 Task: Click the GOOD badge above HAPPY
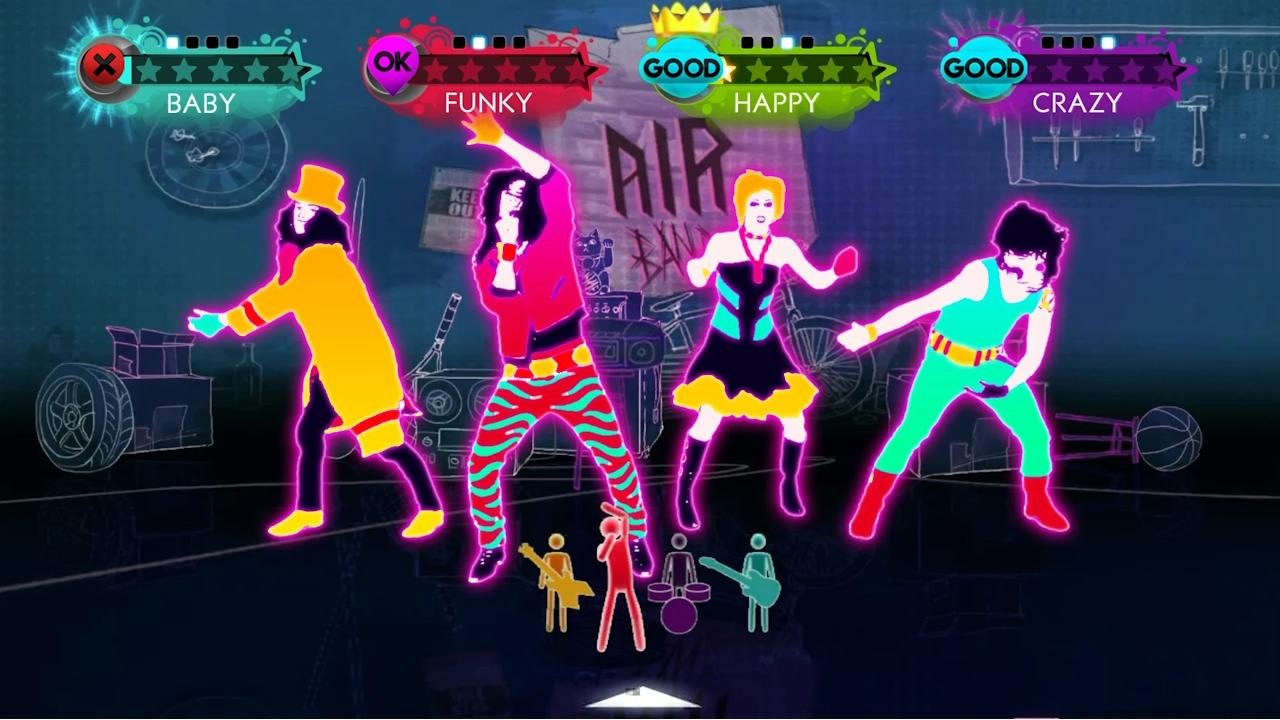tap(682, 68)
